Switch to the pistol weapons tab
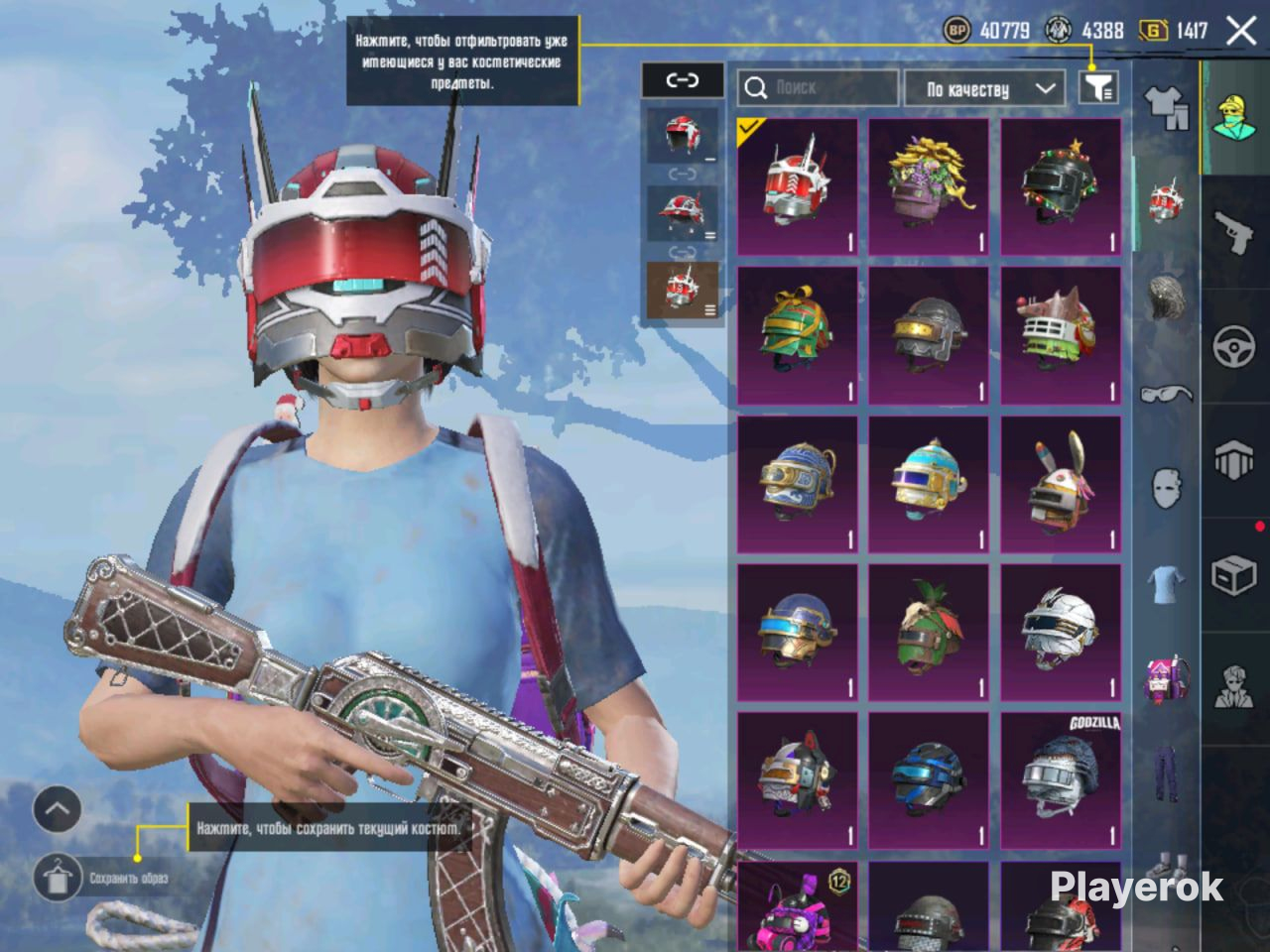Screen dimensions: 1270x952 (x=1235, y=233)
